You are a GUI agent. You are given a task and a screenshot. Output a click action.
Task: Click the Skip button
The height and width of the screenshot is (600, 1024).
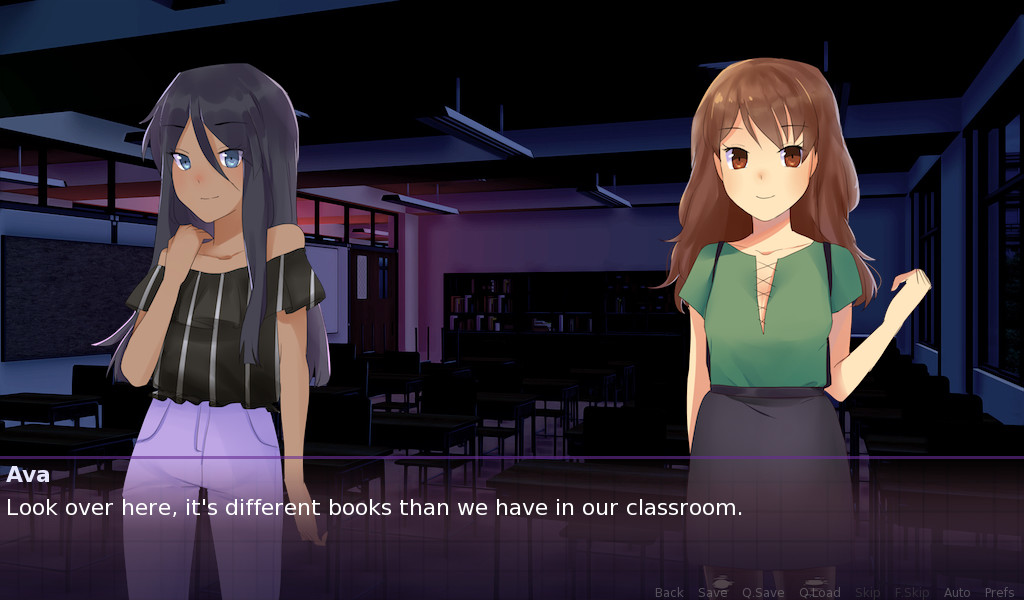[x=867, y=592]
